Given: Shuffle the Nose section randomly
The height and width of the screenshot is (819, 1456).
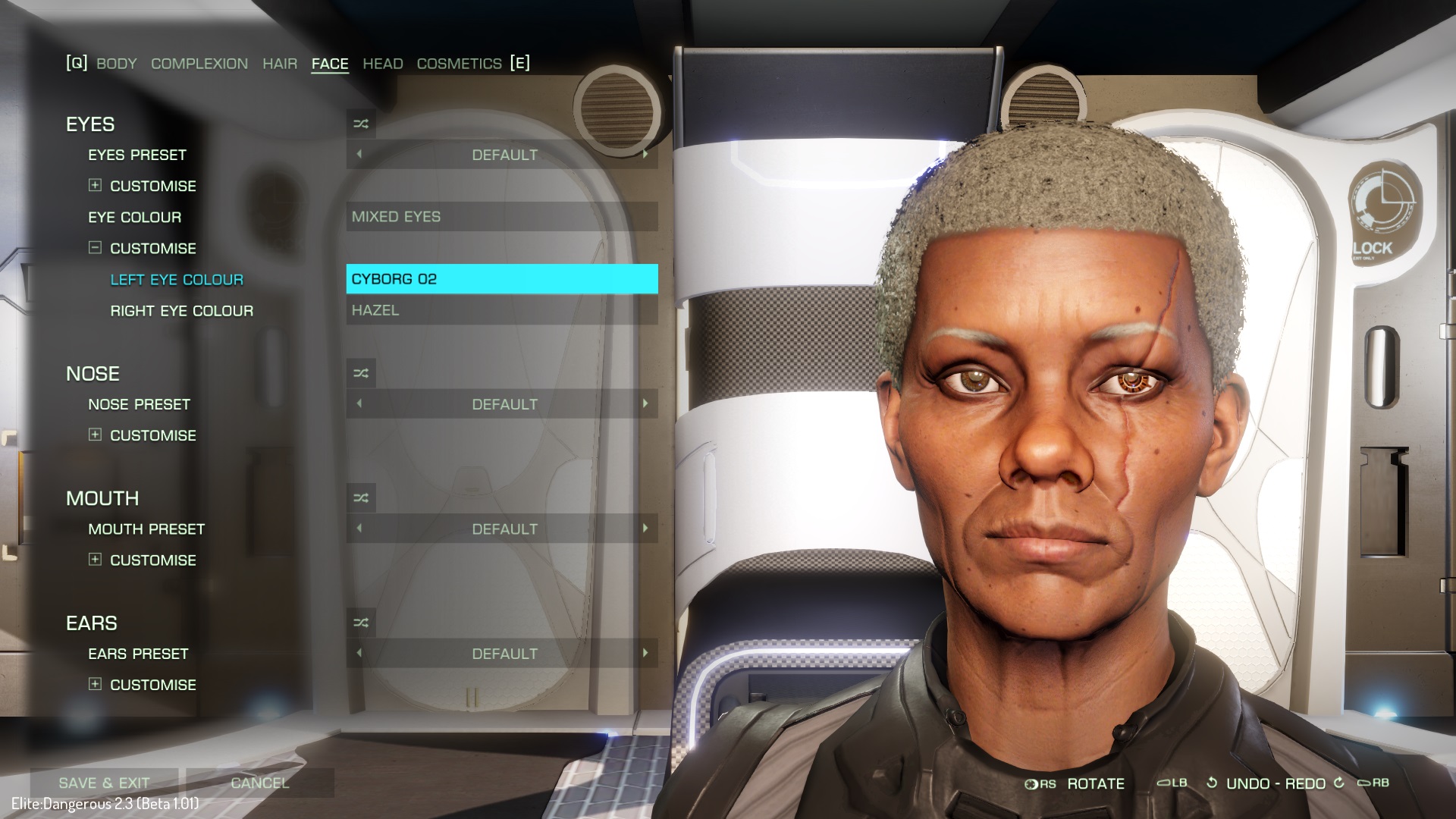Looking at the screenshot, I should [361, 374].
